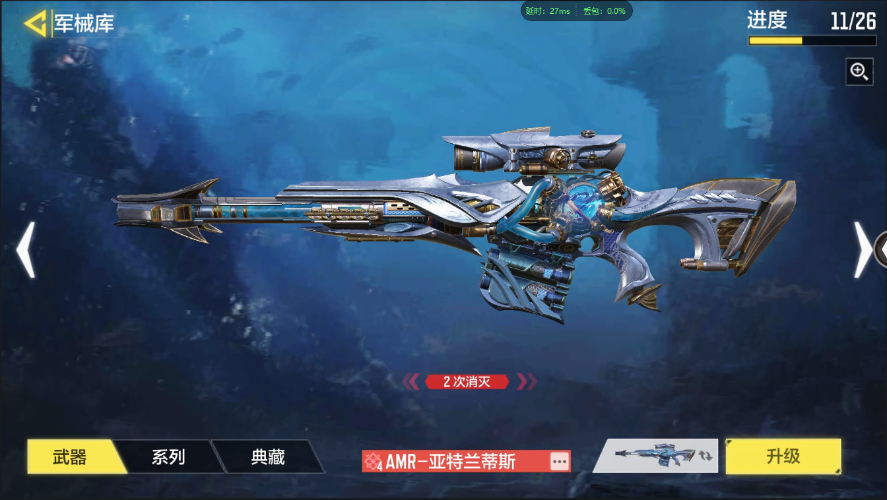Swap the weapon skin thumbnail

(656, 456)
